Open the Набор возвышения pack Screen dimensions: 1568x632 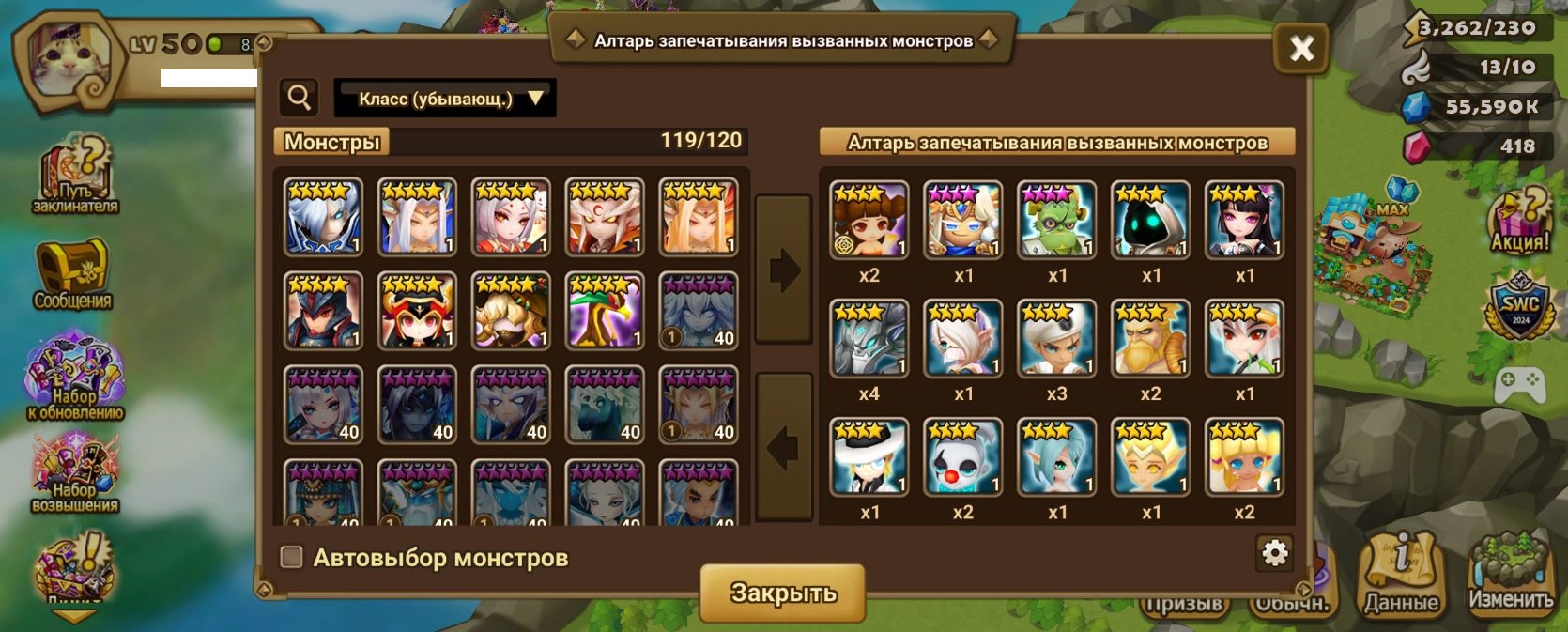[75, 475]
